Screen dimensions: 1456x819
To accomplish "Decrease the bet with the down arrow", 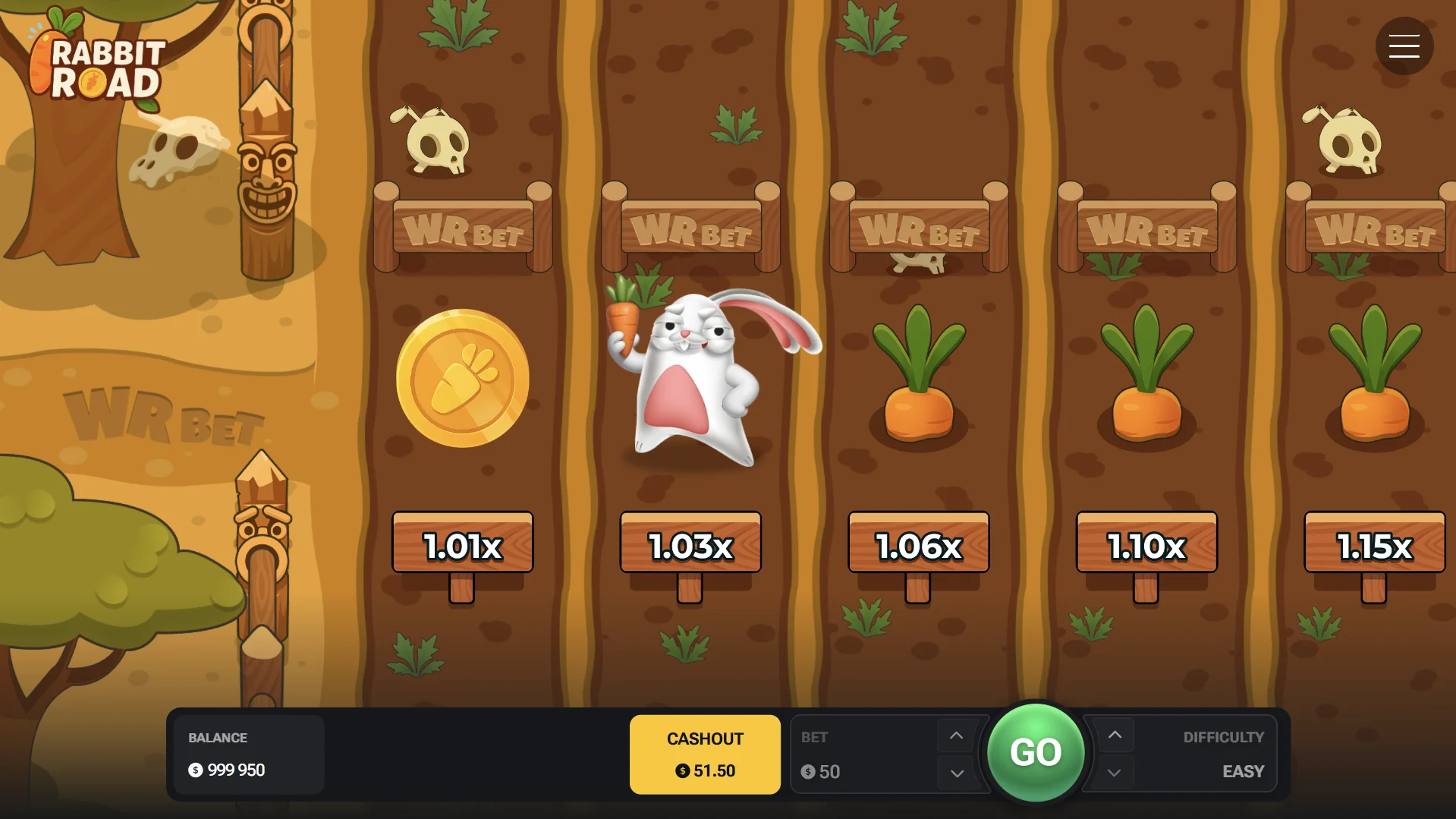I will (x=955, y=773).
